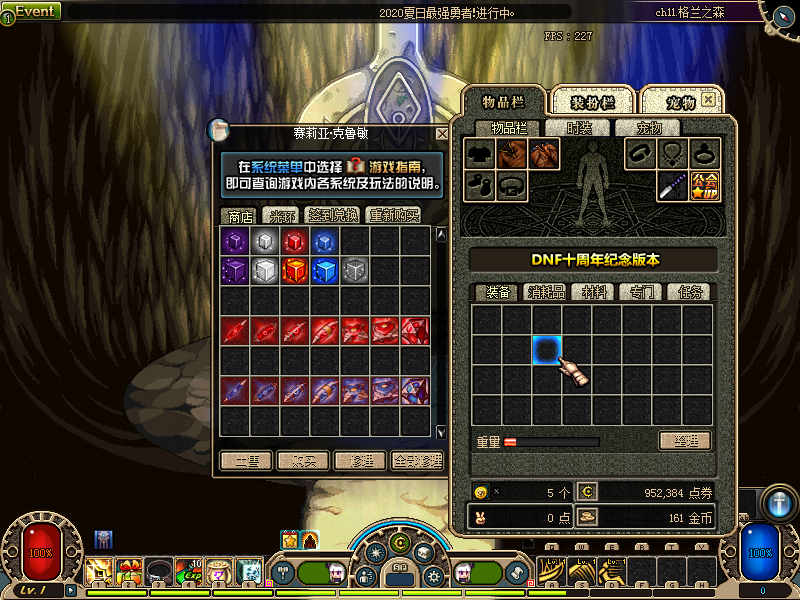Switch to the 材料 materials tab
The height and width of the screenshot is (600, 800).
(x=595, y=292)
